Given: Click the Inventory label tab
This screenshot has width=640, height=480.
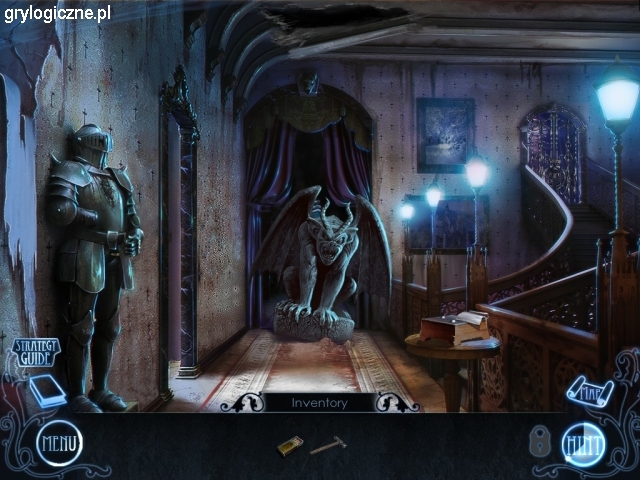Looking at the screenshot, I should pyautogui.click(x=319, y=403).
